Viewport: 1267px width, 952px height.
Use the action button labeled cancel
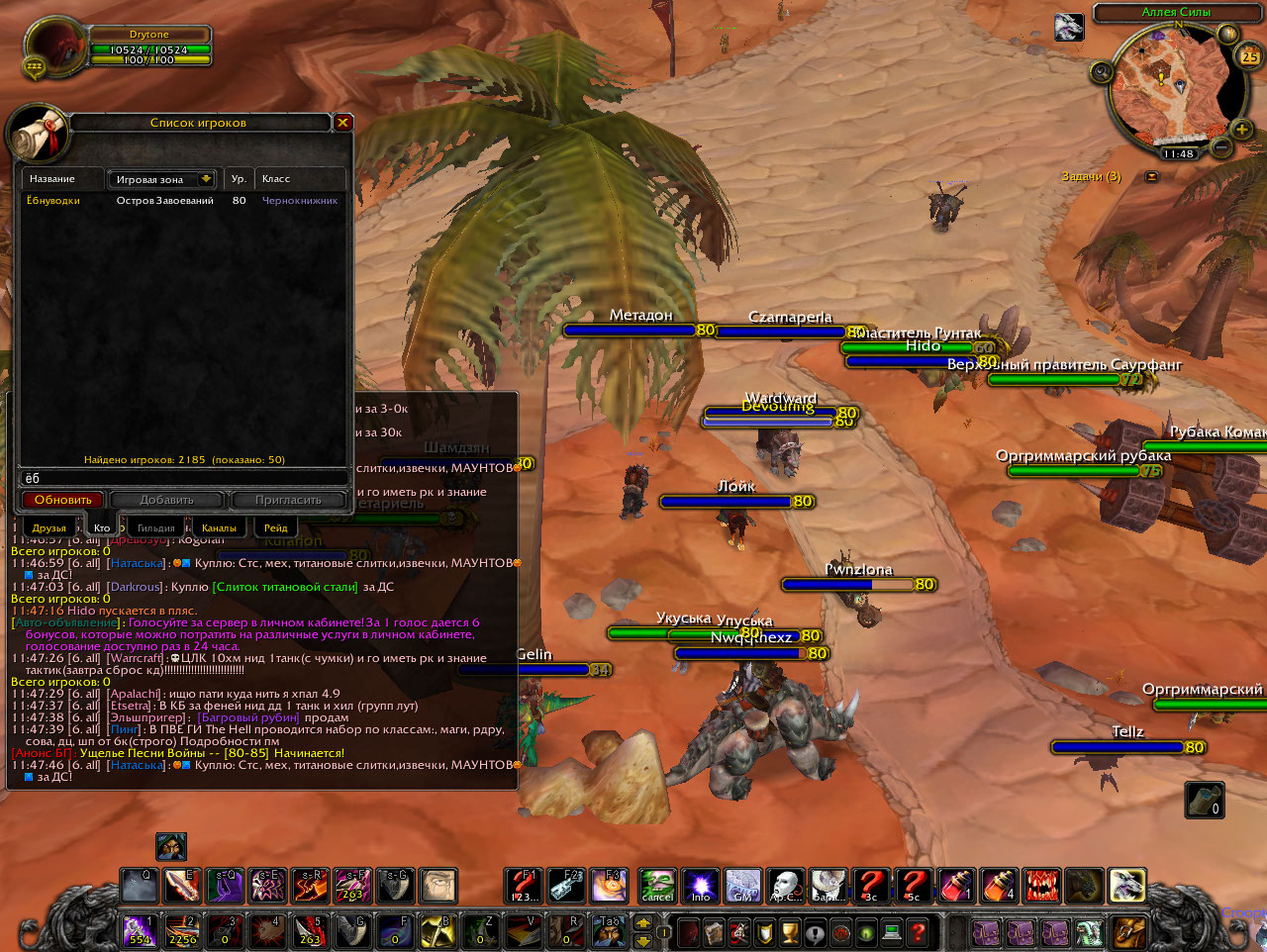pyautogui.click(x=656, y=886)
